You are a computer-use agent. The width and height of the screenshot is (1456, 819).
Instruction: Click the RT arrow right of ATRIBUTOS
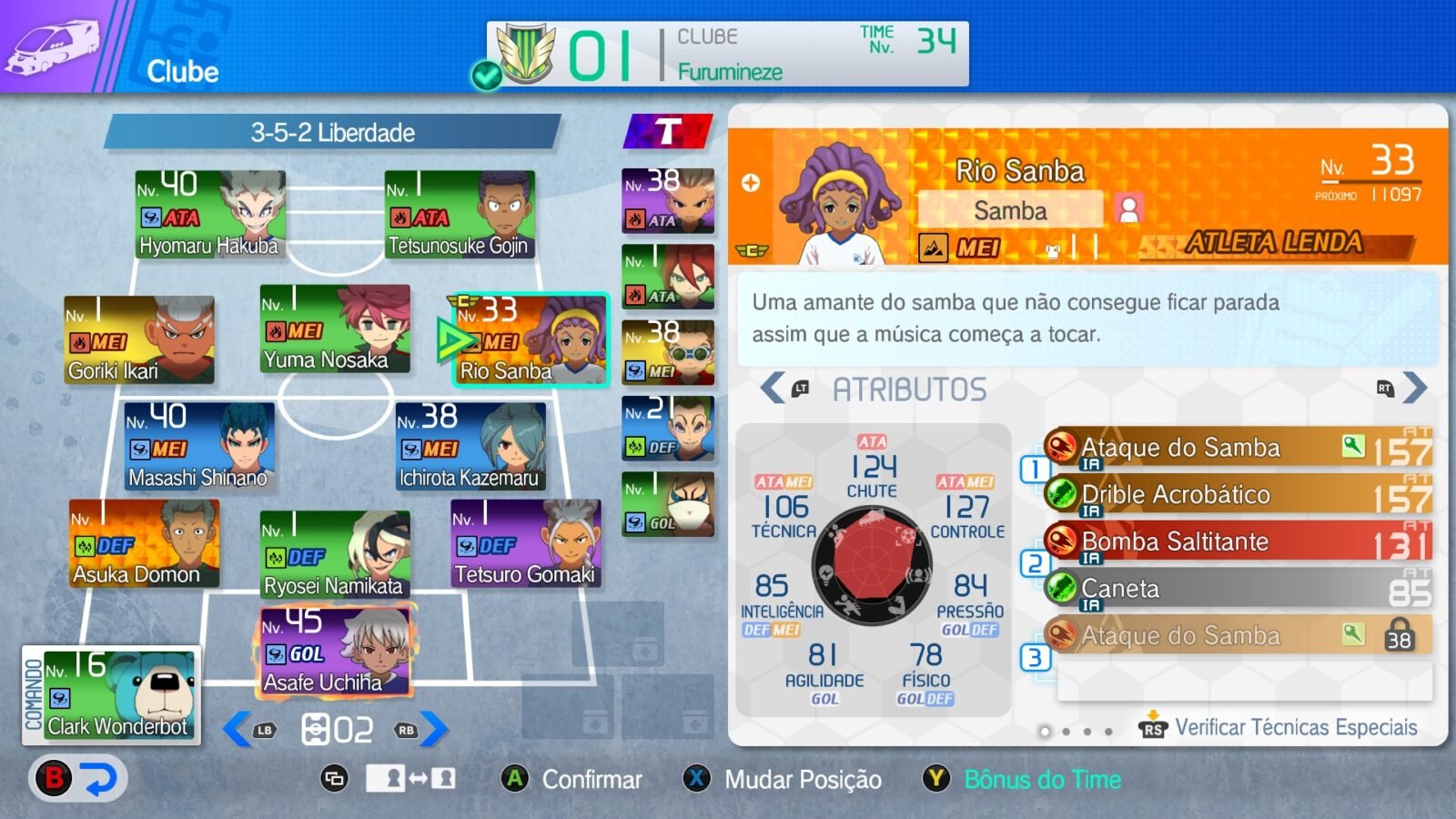tap(1410, 388)
